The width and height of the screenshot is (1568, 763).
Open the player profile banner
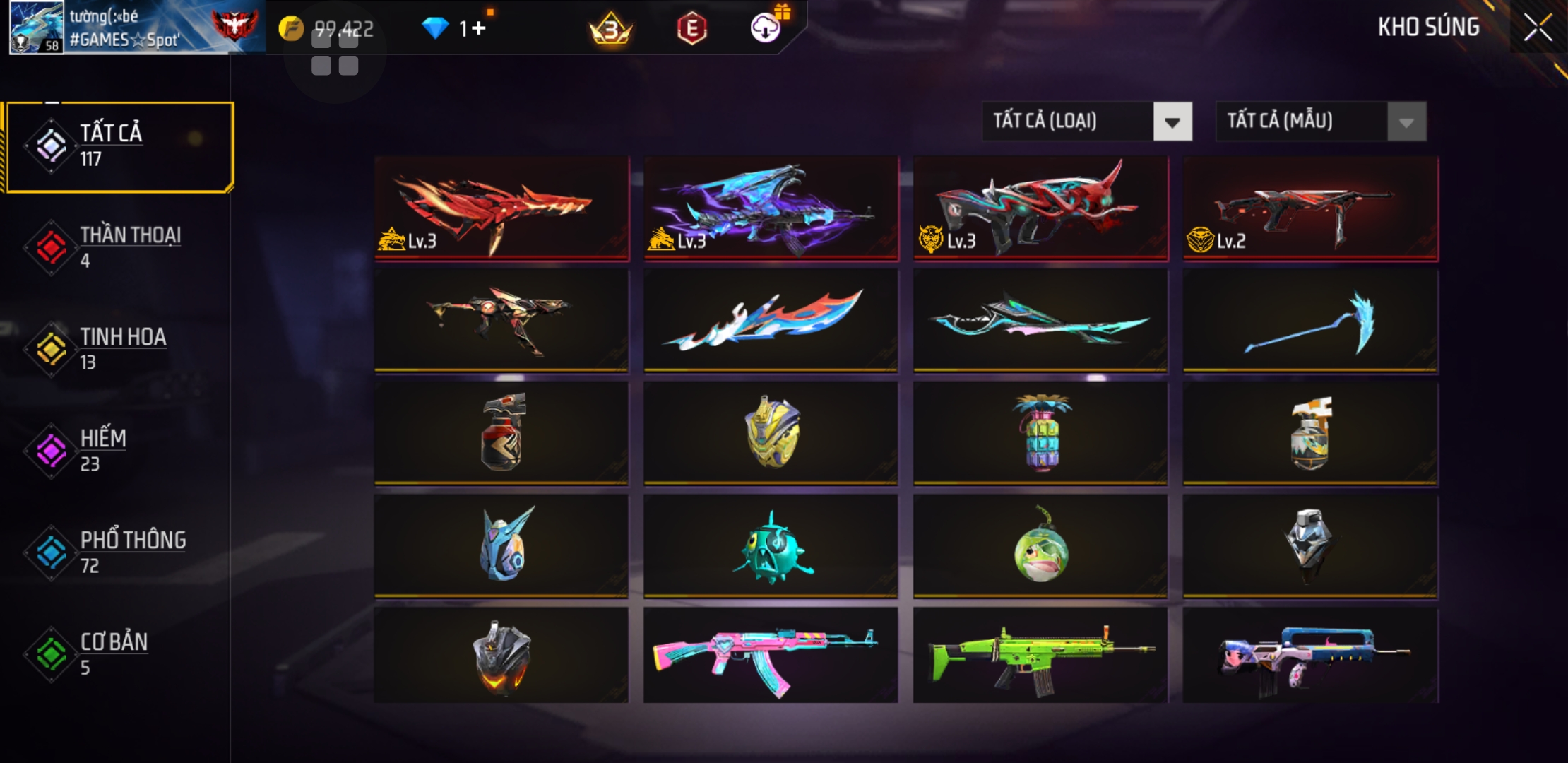(x=134, y=28)
